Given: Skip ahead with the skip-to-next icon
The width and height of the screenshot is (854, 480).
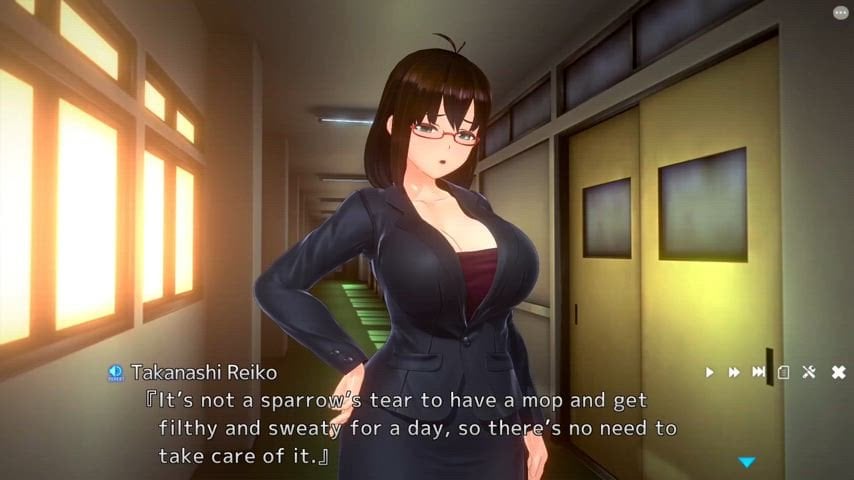Looking at the screenshot, I should pos(759,372).
